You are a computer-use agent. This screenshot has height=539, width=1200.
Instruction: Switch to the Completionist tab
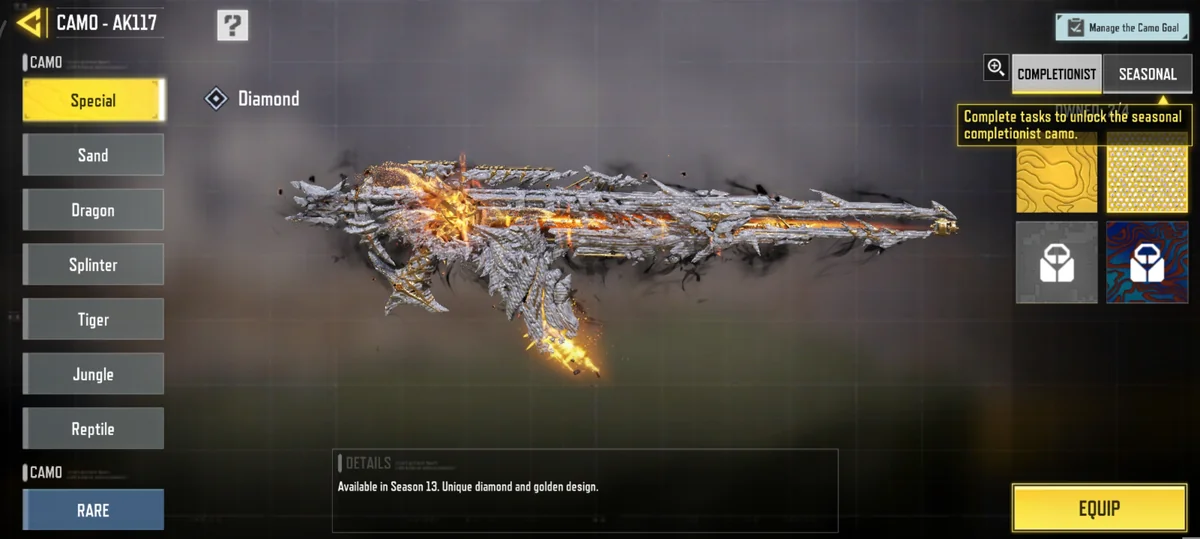1057,74
